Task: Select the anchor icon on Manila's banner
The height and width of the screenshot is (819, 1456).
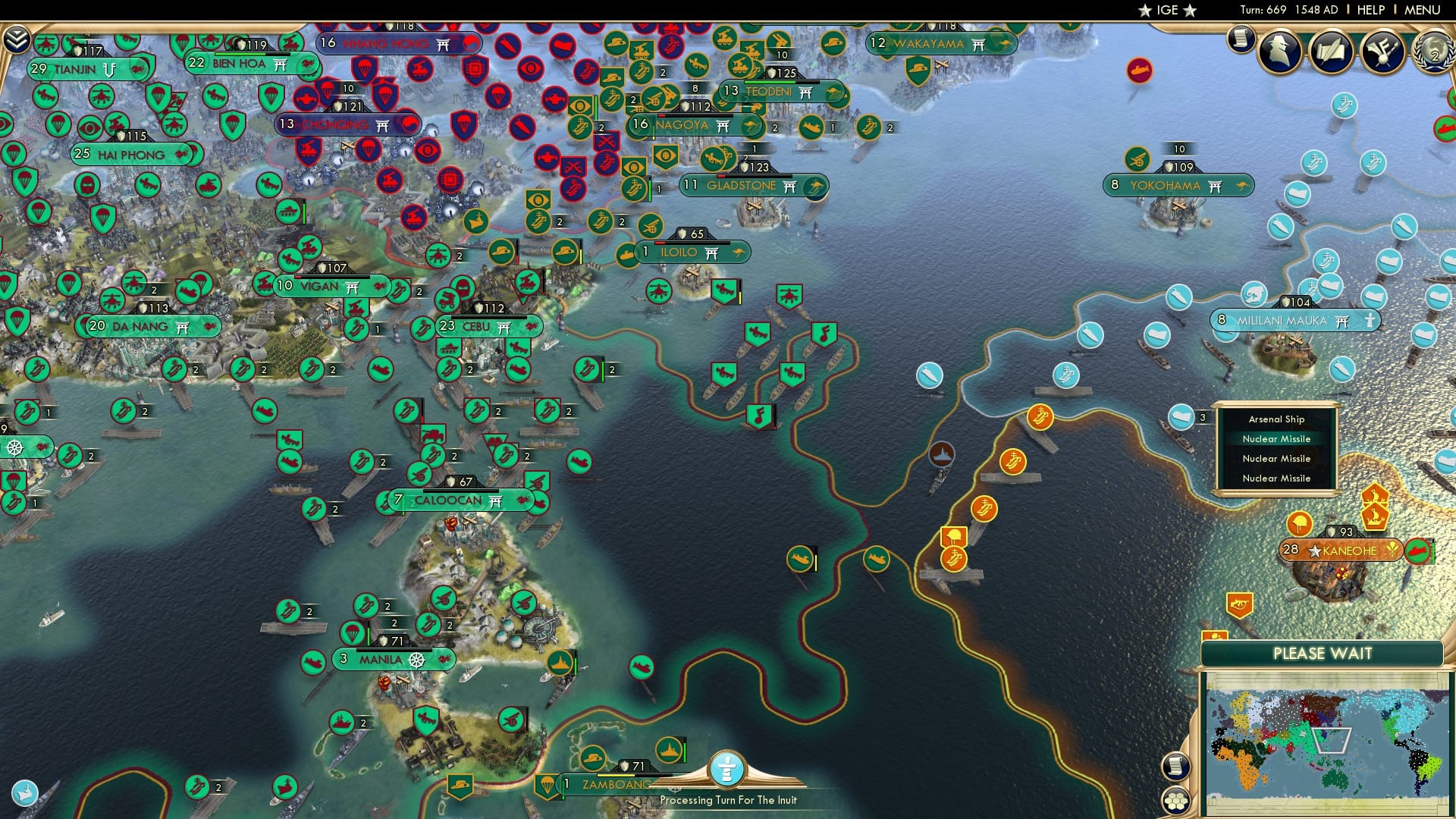Action: click(416, 661)
